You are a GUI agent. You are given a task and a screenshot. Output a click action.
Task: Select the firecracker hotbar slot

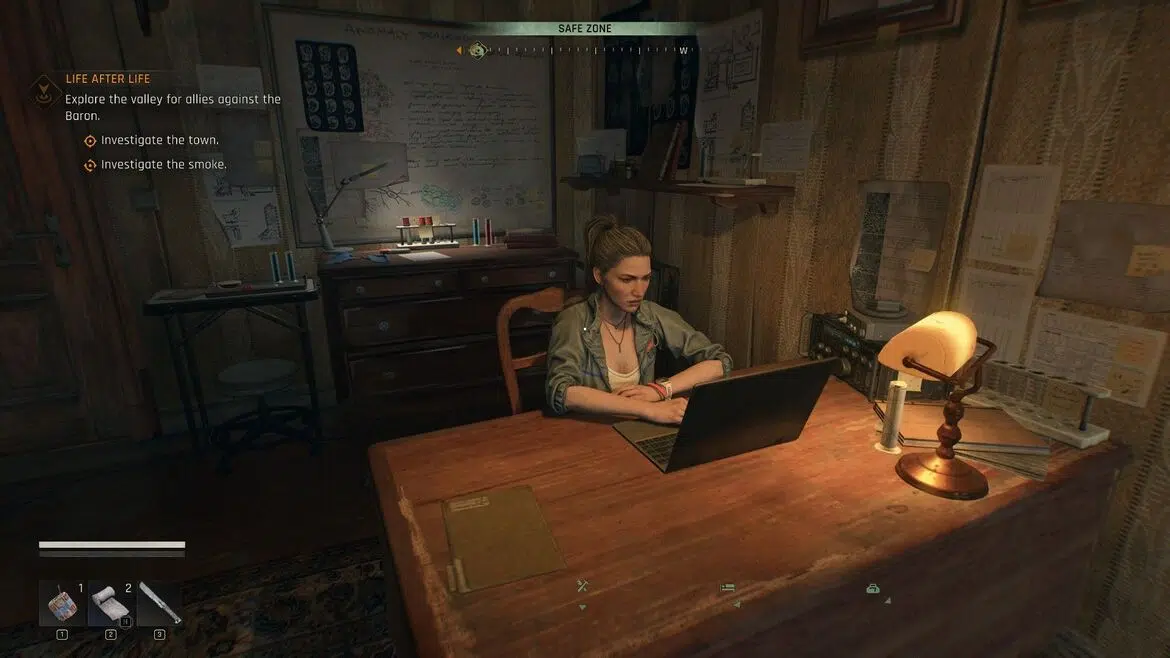62,603
